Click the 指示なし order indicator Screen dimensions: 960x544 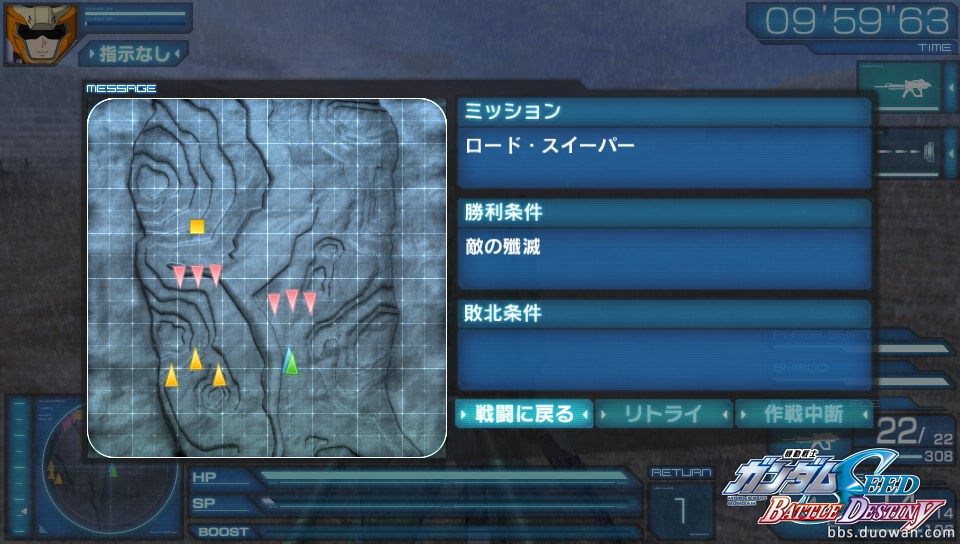pyautogui.click(x=133, y=53)
